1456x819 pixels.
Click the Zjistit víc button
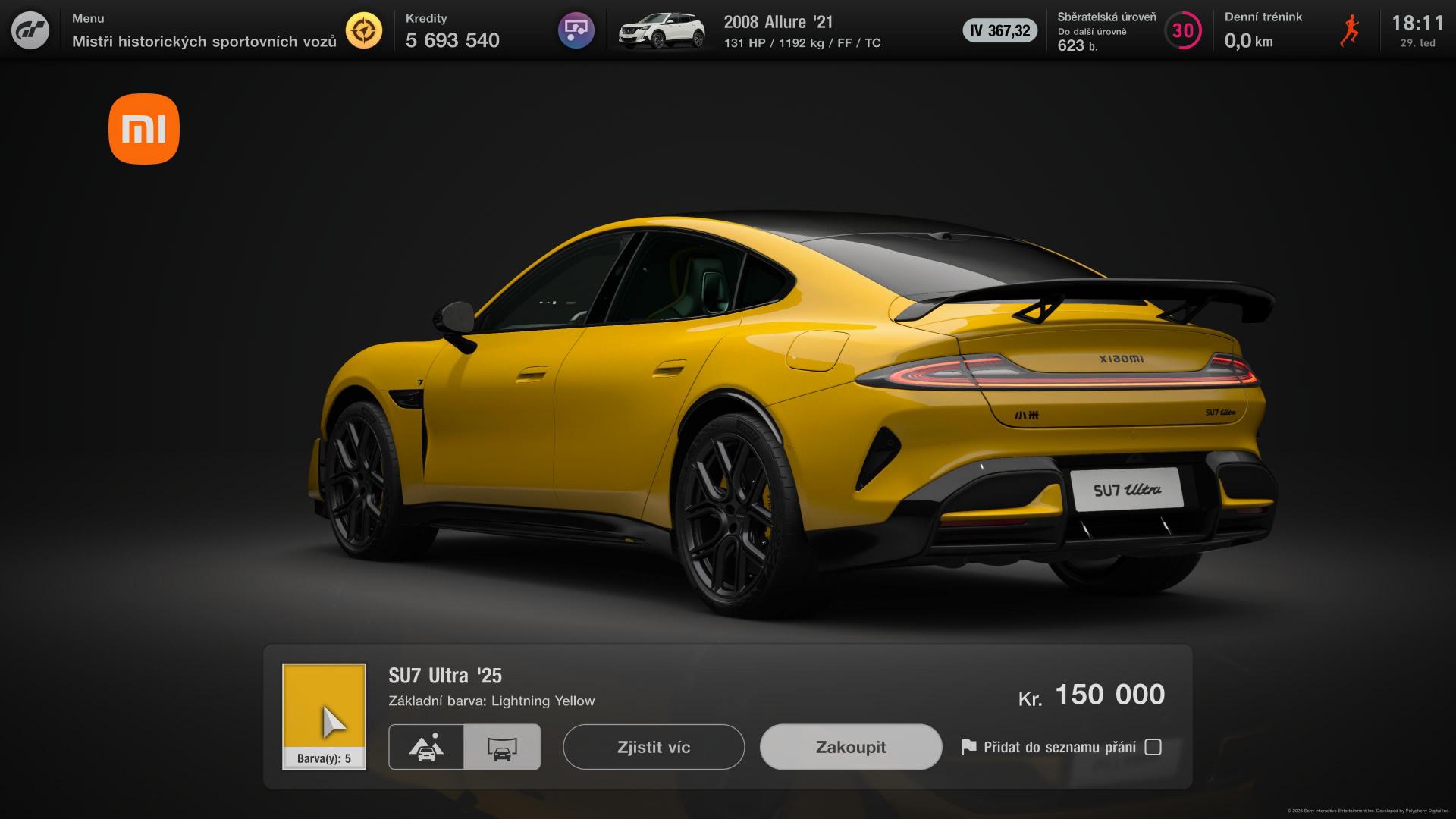[x=654, y=747]
